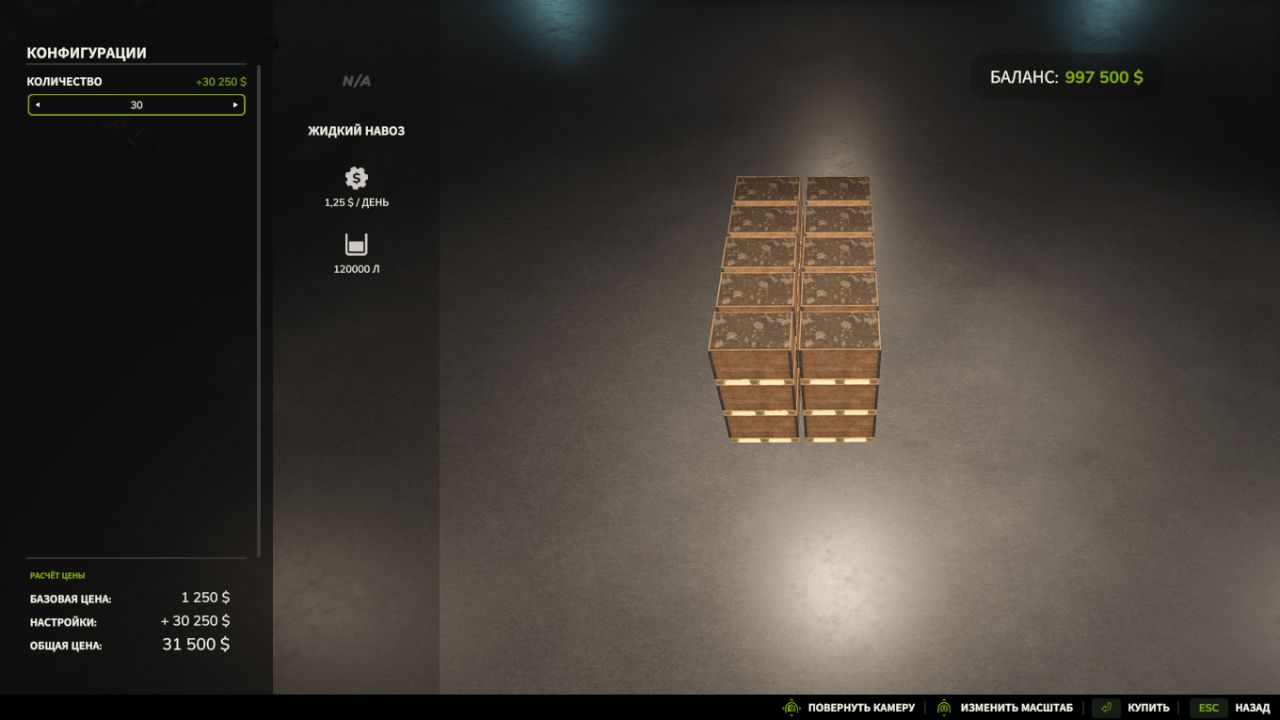Click the ESC key indicator before НАЗАД
1280x720 pixels.
pyautogui.click(x=1207, y=707)
